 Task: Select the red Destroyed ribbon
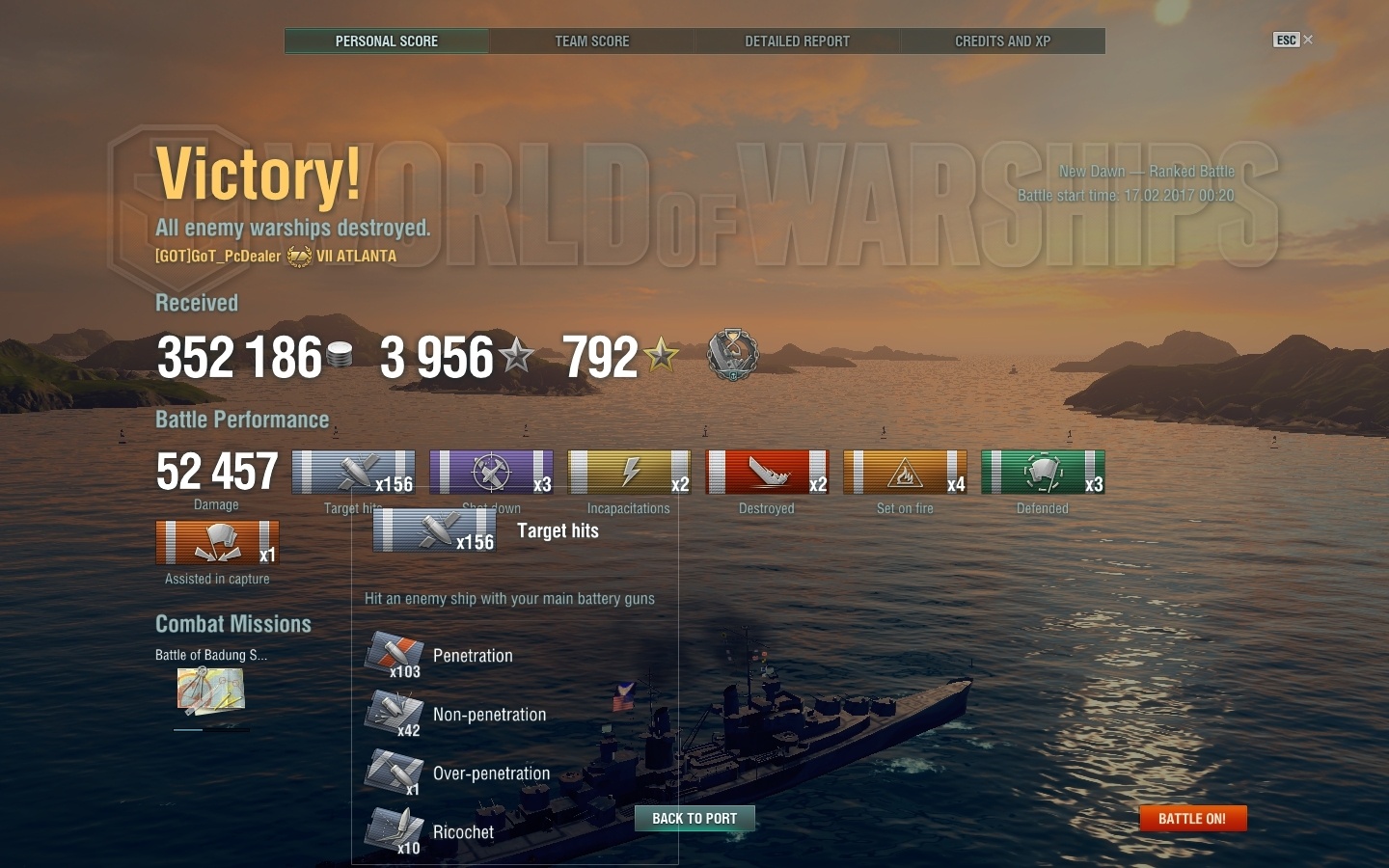coord(767,473)
